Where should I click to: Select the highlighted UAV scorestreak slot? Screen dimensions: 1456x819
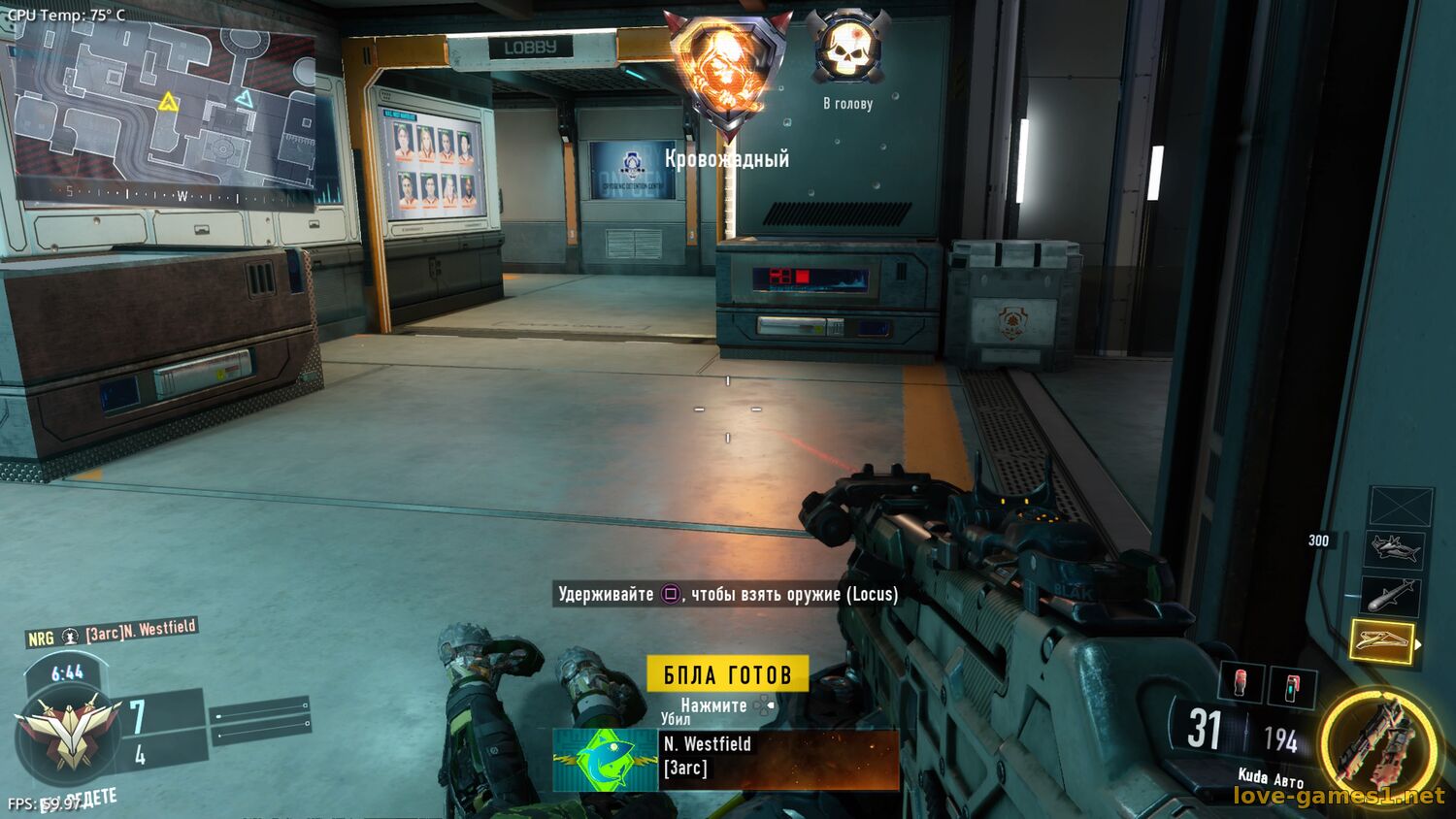click(1381, 640)
